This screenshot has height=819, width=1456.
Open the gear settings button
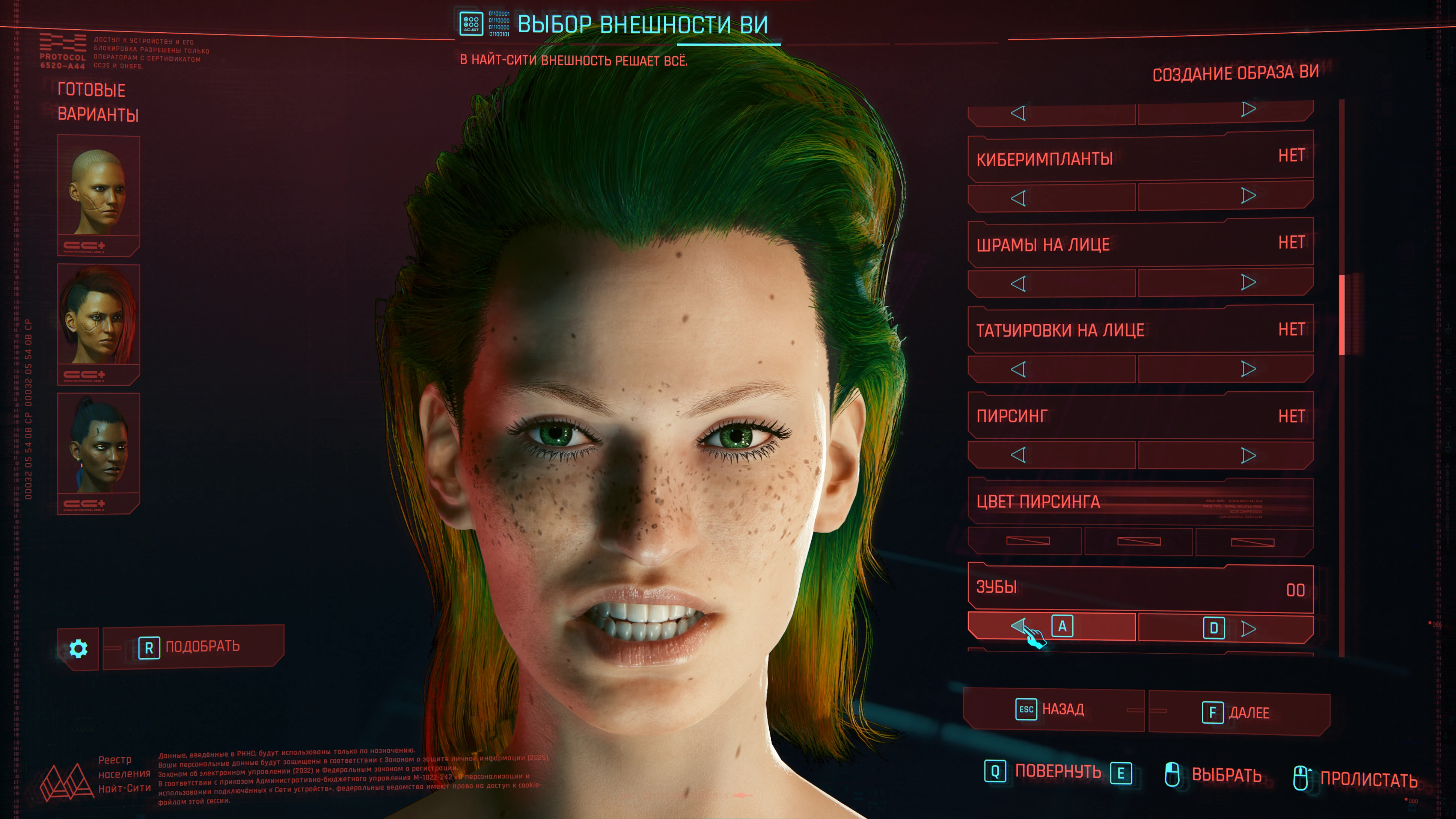point(78,648)
